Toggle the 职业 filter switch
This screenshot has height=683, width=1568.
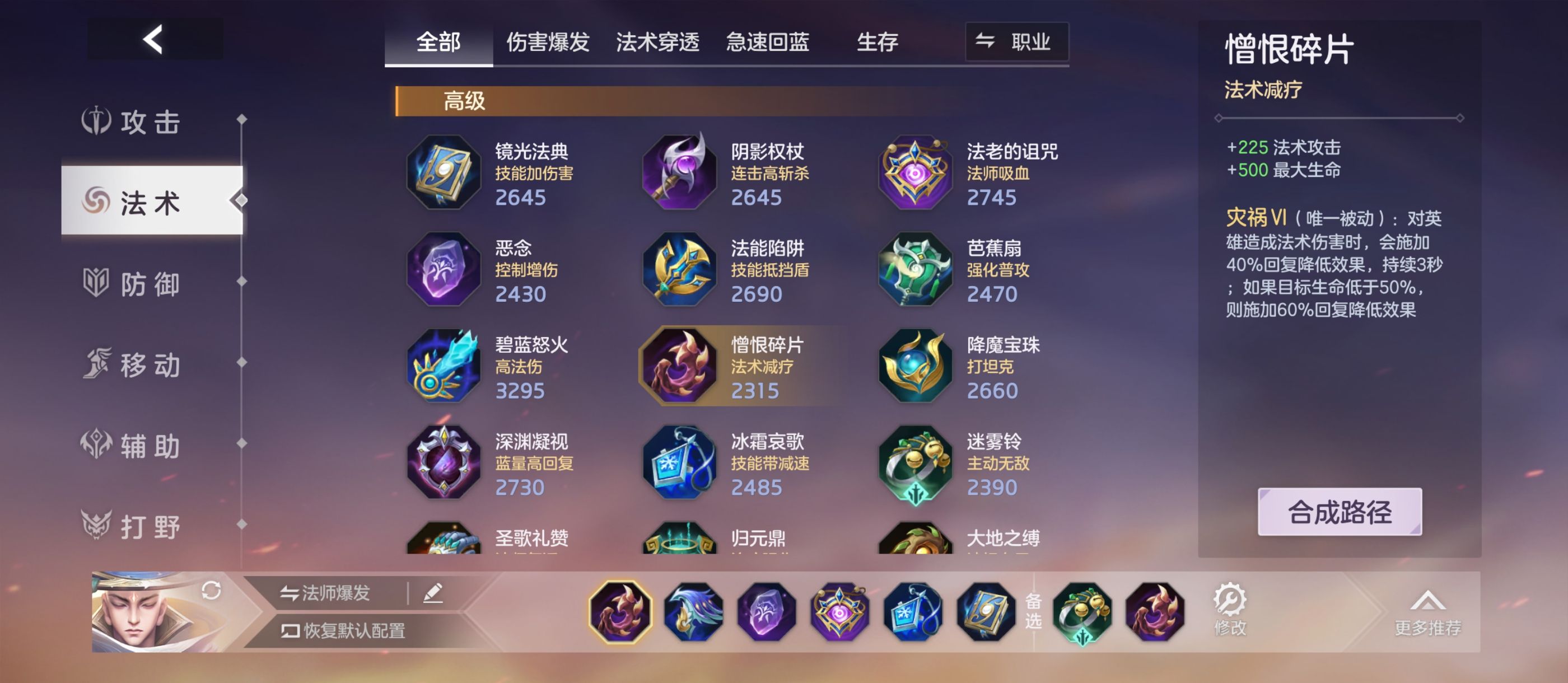1015,41
